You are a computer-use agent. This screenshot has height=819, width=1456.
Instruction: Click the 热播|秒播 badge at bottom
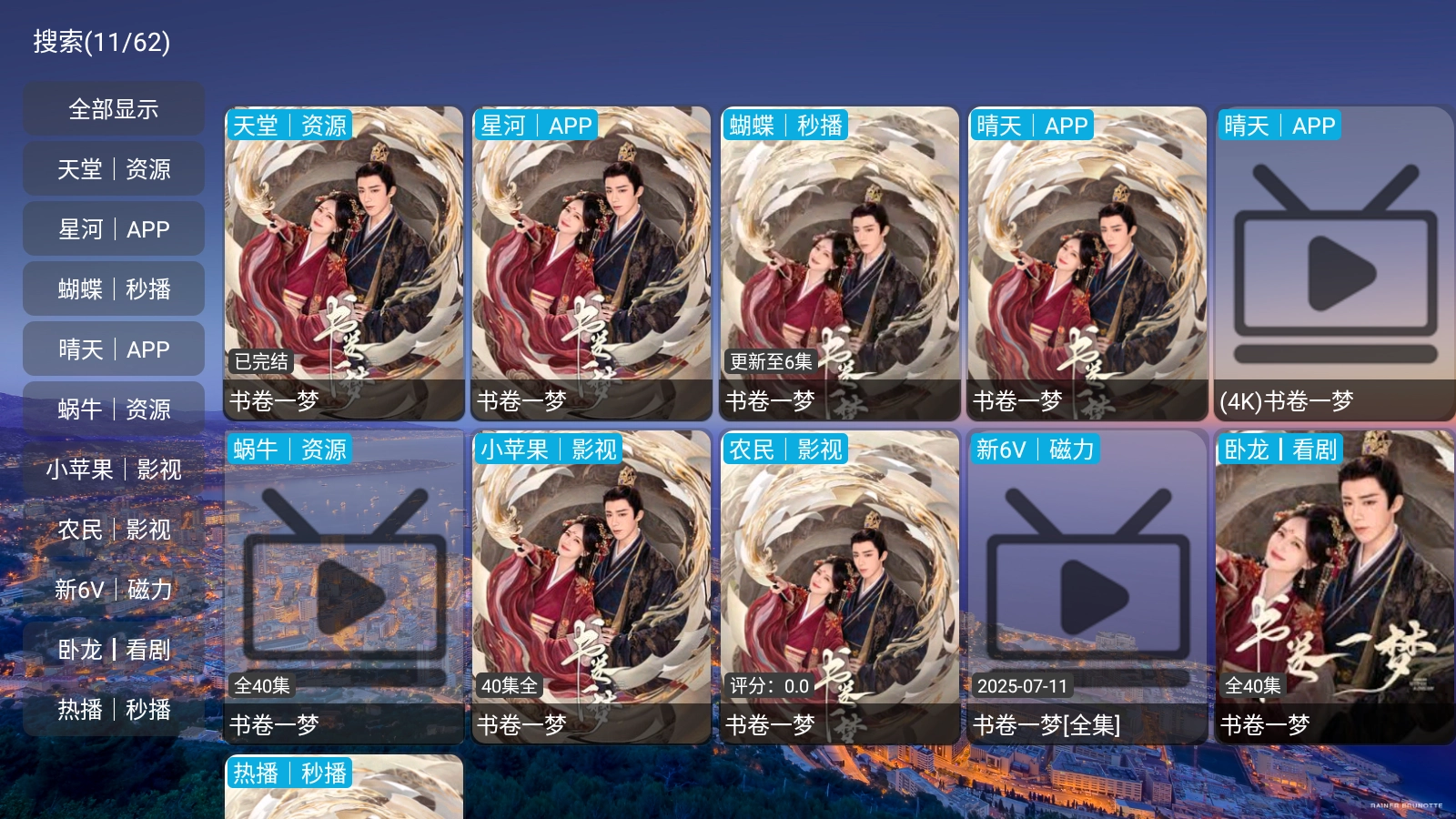point(291,773)
